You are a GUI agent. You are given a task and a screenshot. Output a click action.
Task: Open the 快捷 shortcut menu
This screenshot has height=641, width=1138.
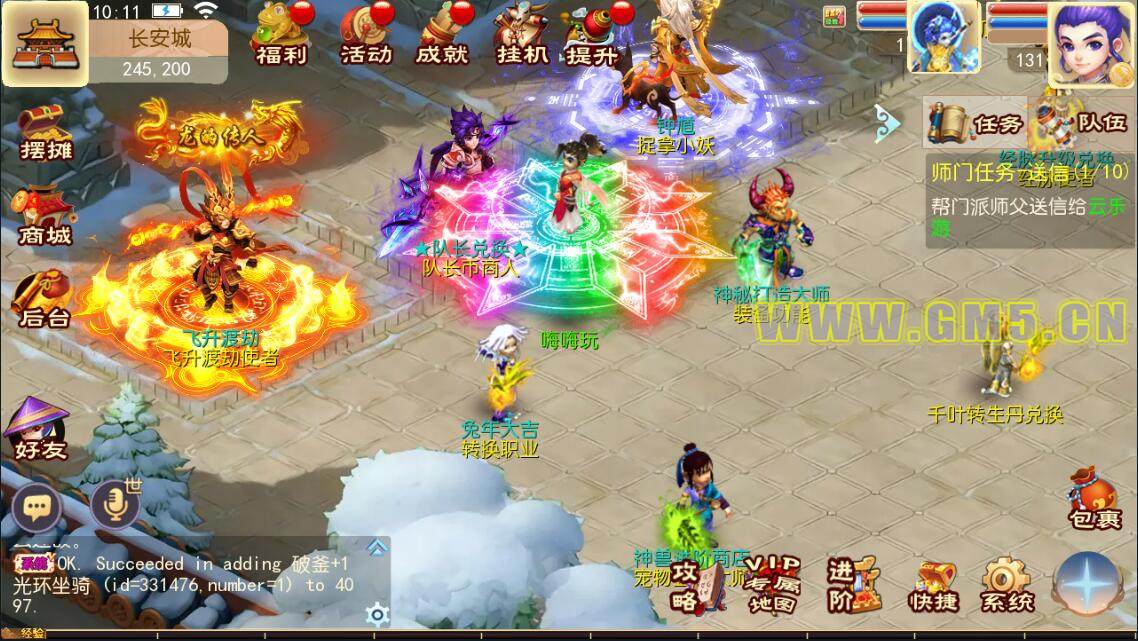[933, 585]
